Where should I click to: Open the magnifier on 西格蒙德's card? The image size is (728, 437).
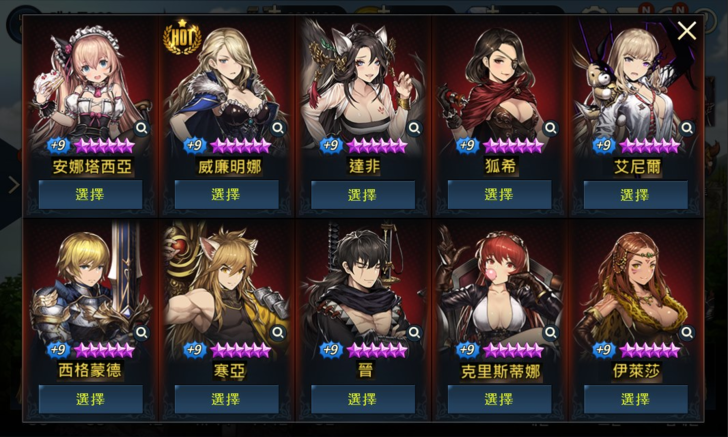141,332
